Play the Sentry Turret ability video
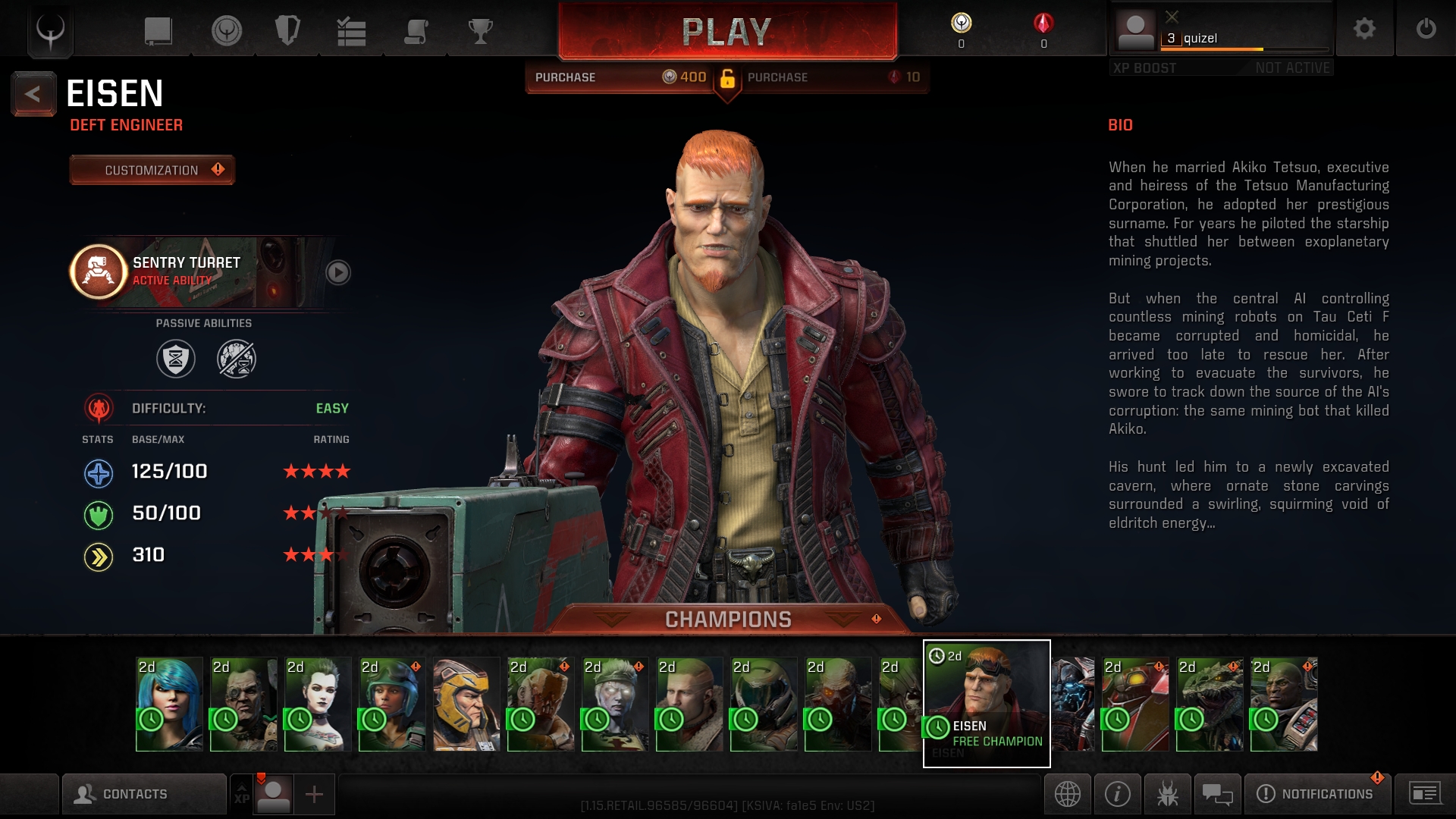 337,272
